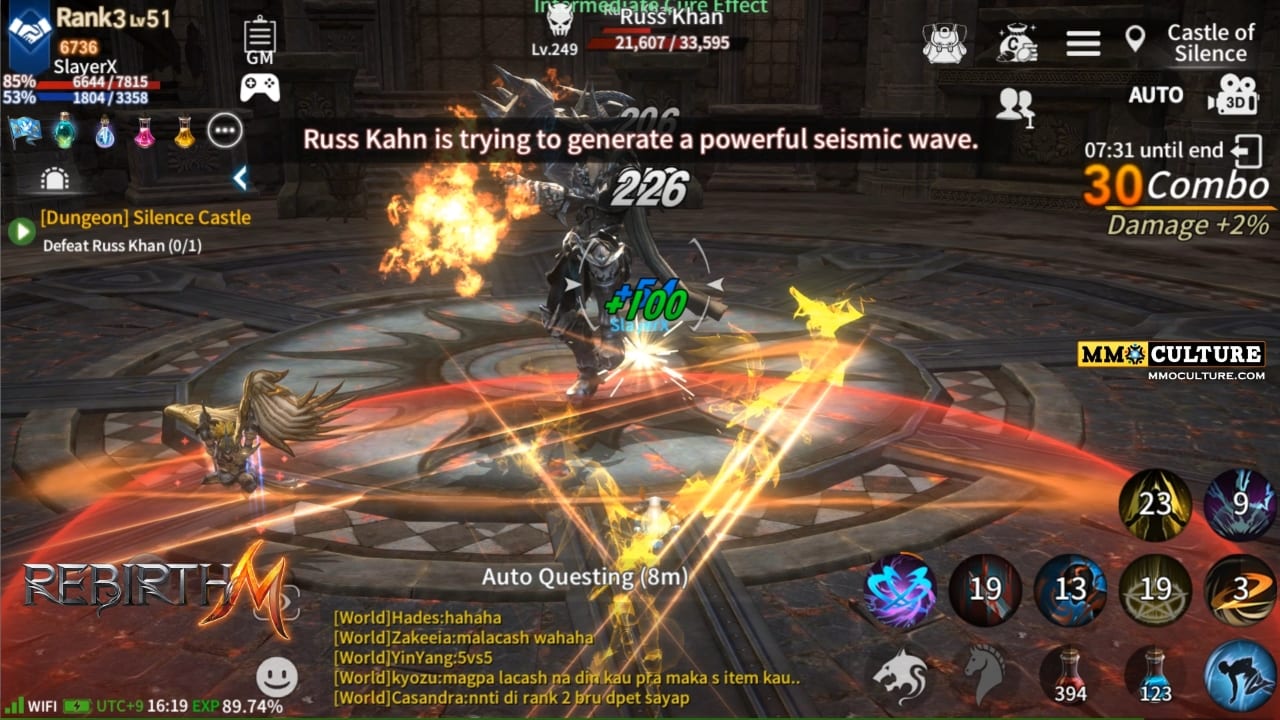Image resolution: width=1280 pixels, height=720 pixels.
Task: Open the World chat log
Action: click(x=560, y=657)
